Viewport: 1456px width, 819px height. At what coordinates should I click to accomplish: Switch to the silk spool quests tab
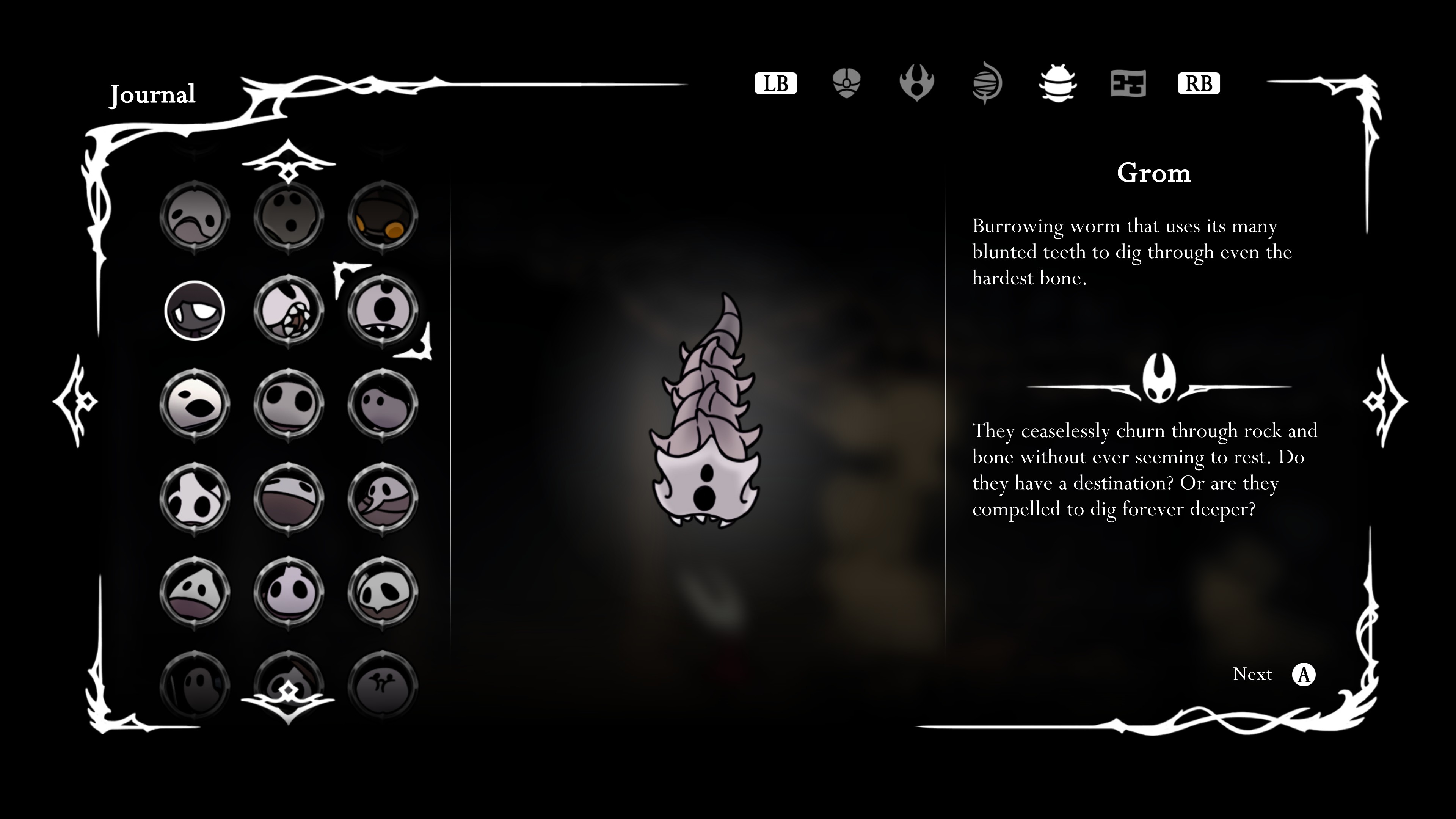click(x=987, y=84)
